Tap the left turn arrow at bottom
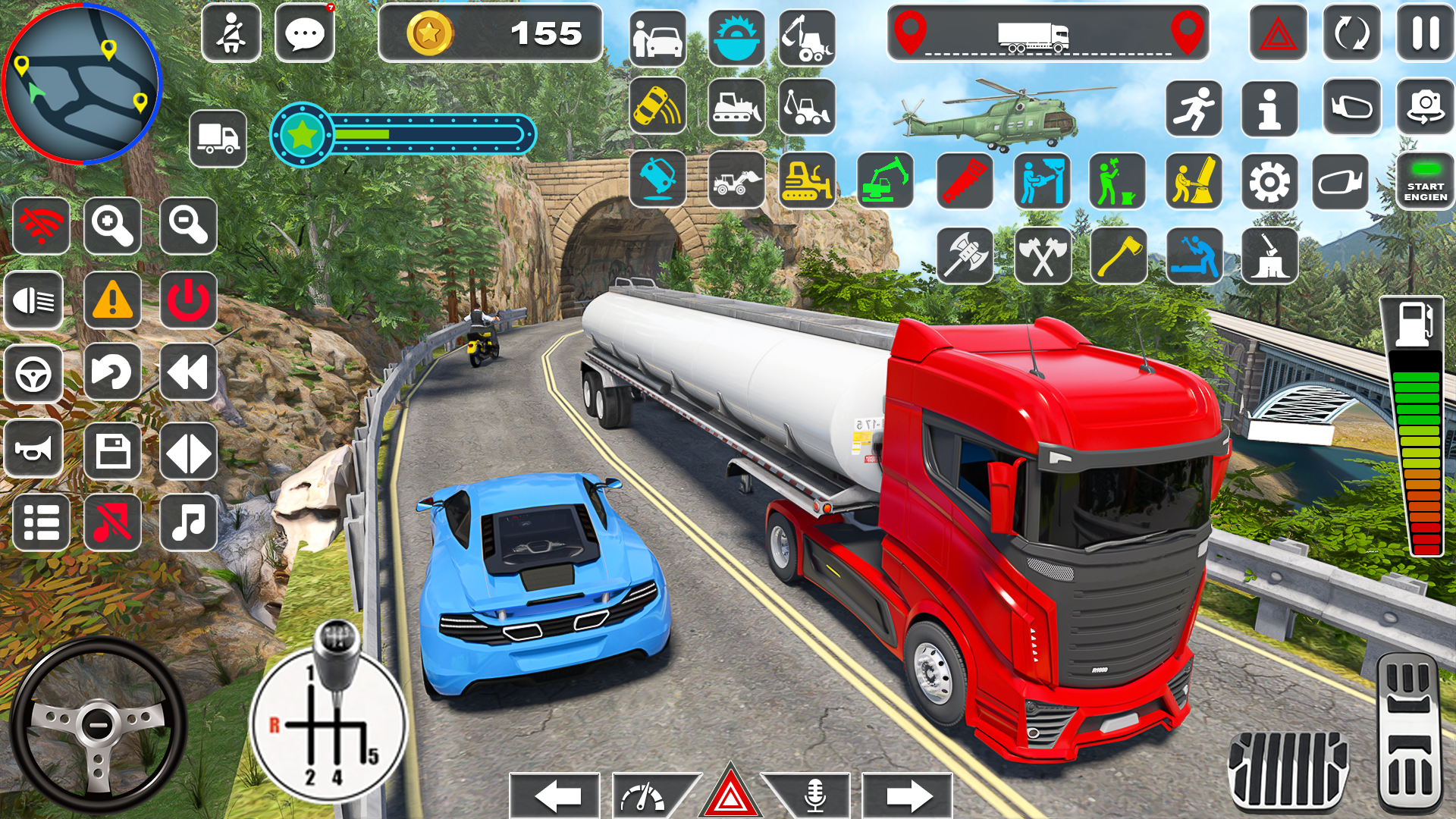Image resolution: width=1456 pixels, height=819 pixels. point(556,796)
